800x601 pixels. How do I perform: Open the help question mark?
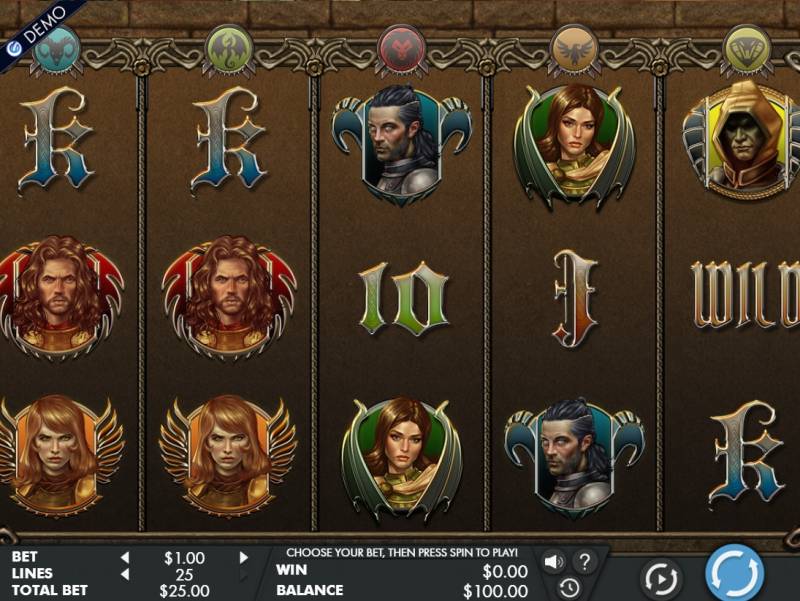[585, 561]
